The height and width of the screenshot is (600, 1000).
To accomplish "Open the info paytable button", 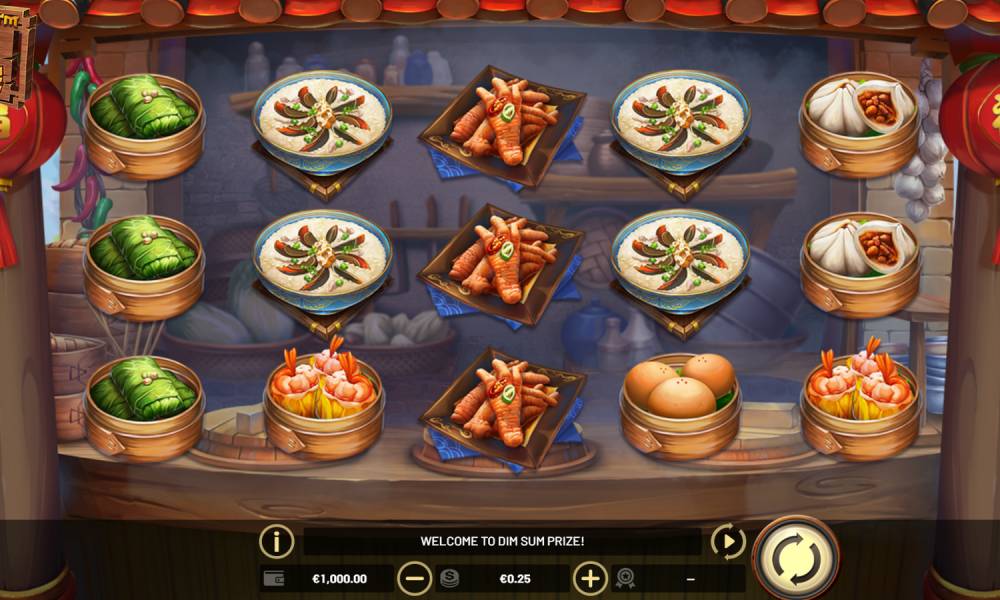I will click(x=277, y=542).
